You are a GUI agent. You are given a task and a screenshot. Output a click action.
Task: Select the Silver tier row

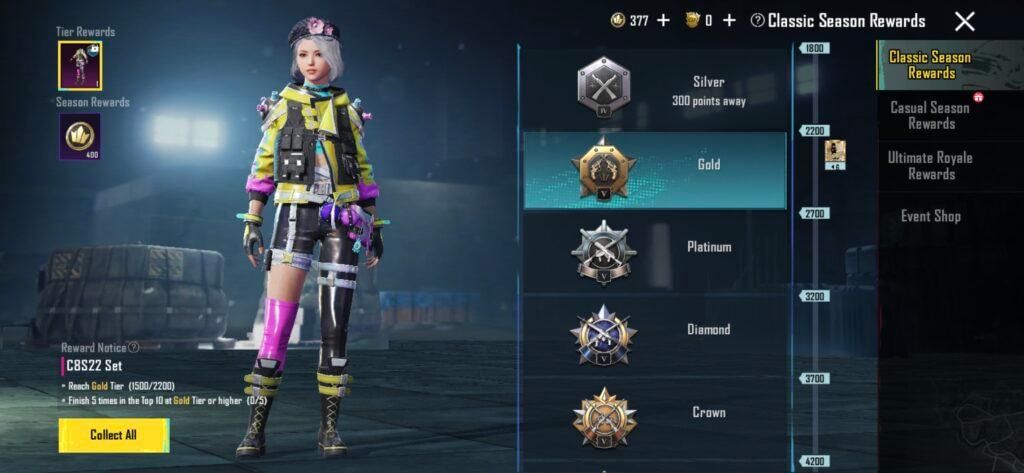coord(654,90)
